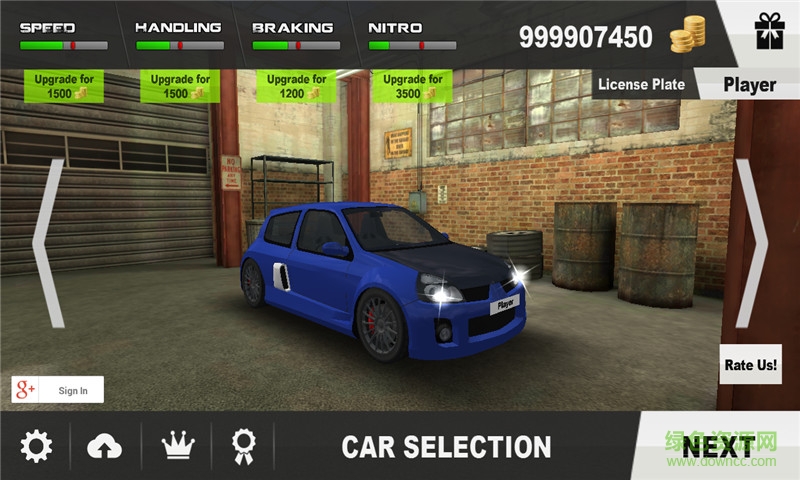Screen dimensions: 800x480
Task: Open the gift box reward
Action: point(769,32)
